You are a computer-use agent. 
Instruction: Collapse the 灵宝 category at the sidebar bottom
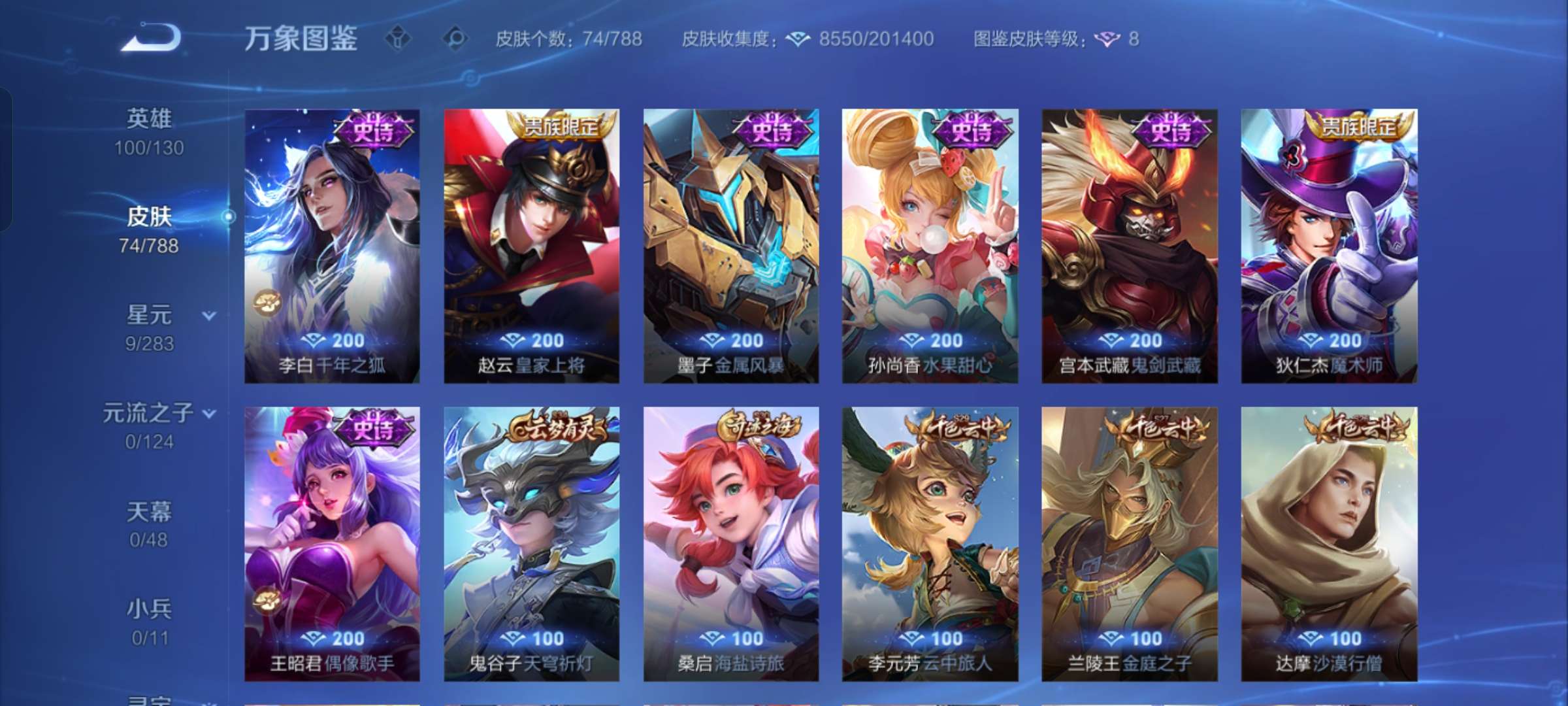[150, 699]
